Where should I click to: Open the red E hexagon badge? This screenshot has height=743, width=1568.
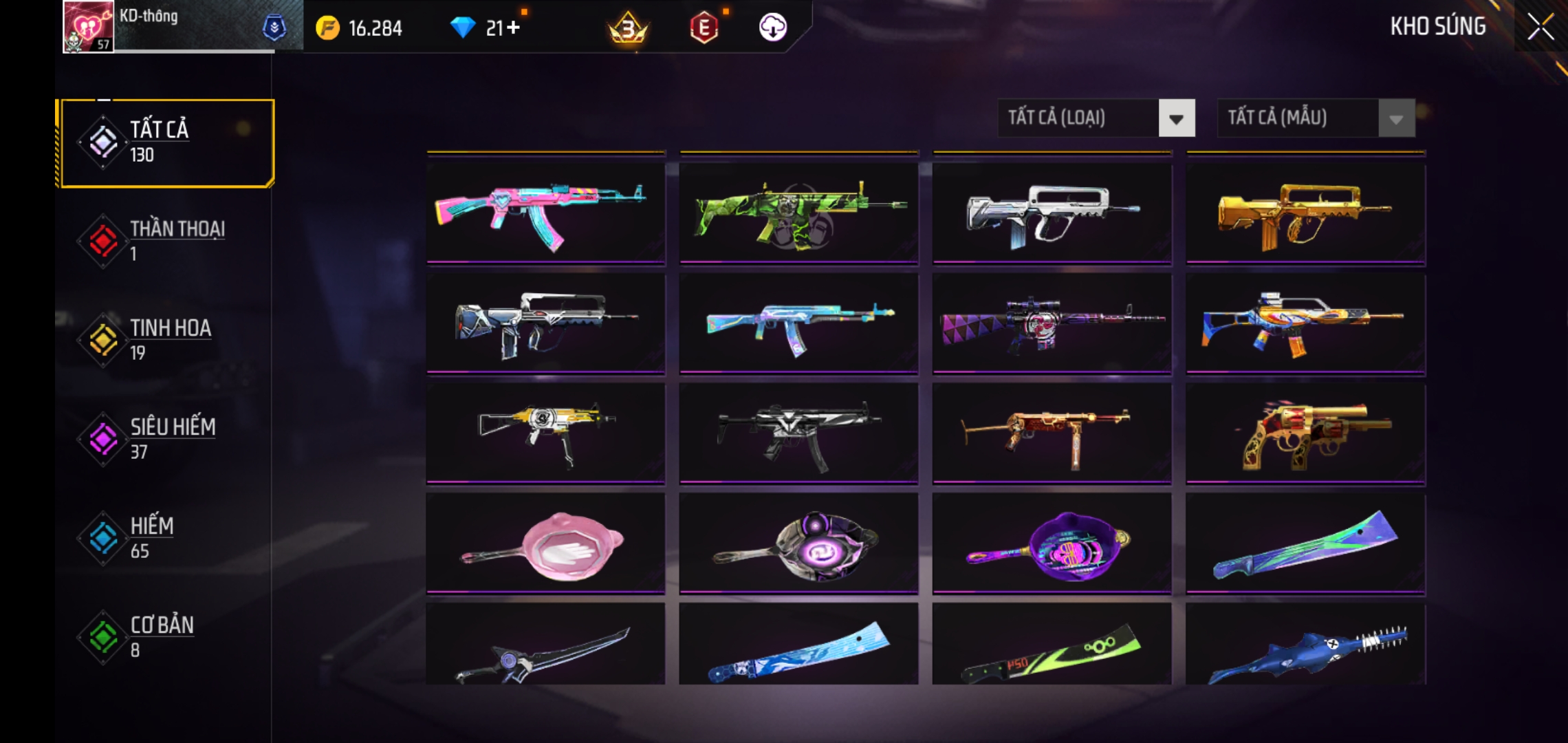(x=704, y=28)
